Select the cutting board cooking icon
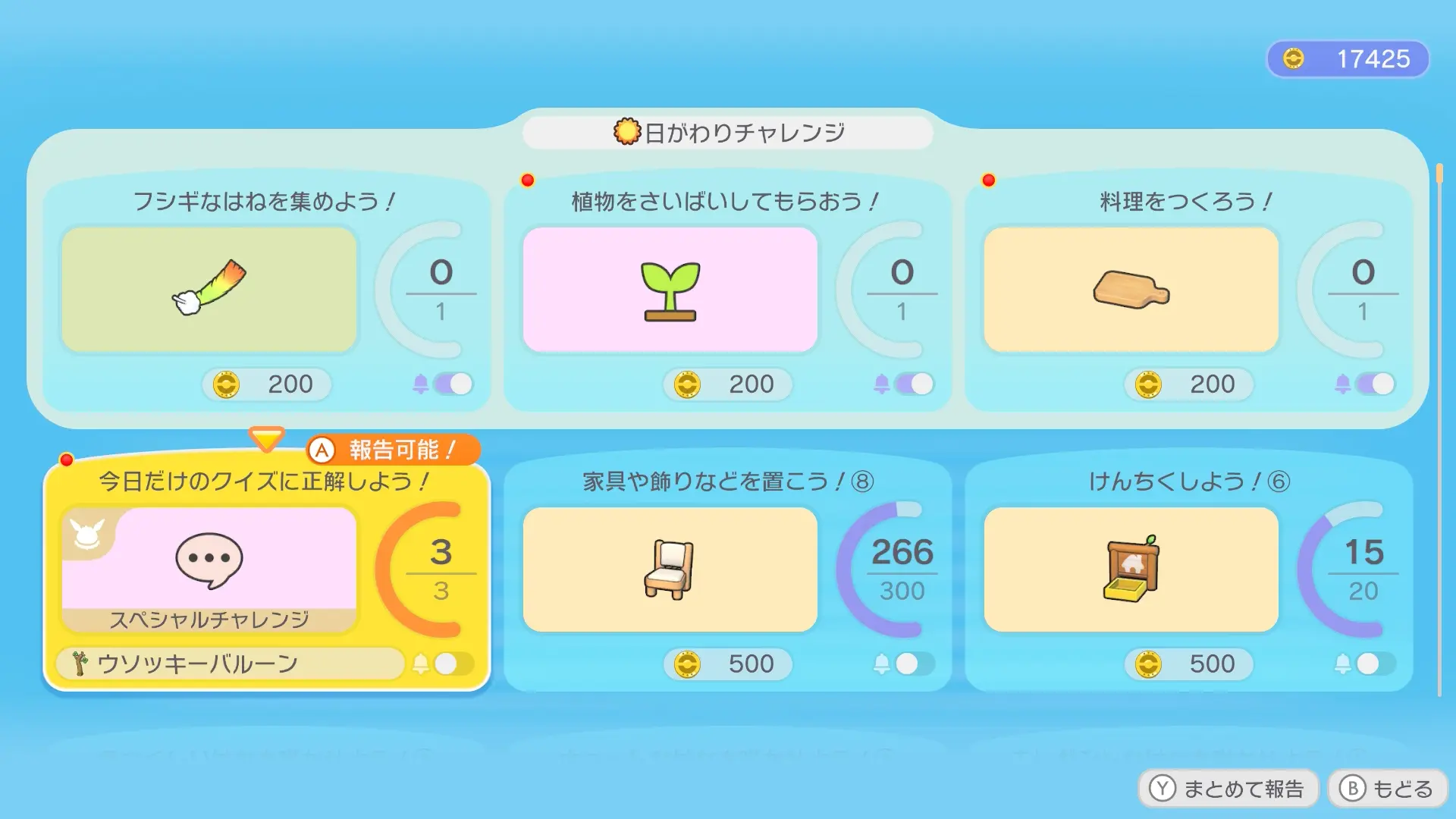1456x819 pixels. [x=1130, y=290]
